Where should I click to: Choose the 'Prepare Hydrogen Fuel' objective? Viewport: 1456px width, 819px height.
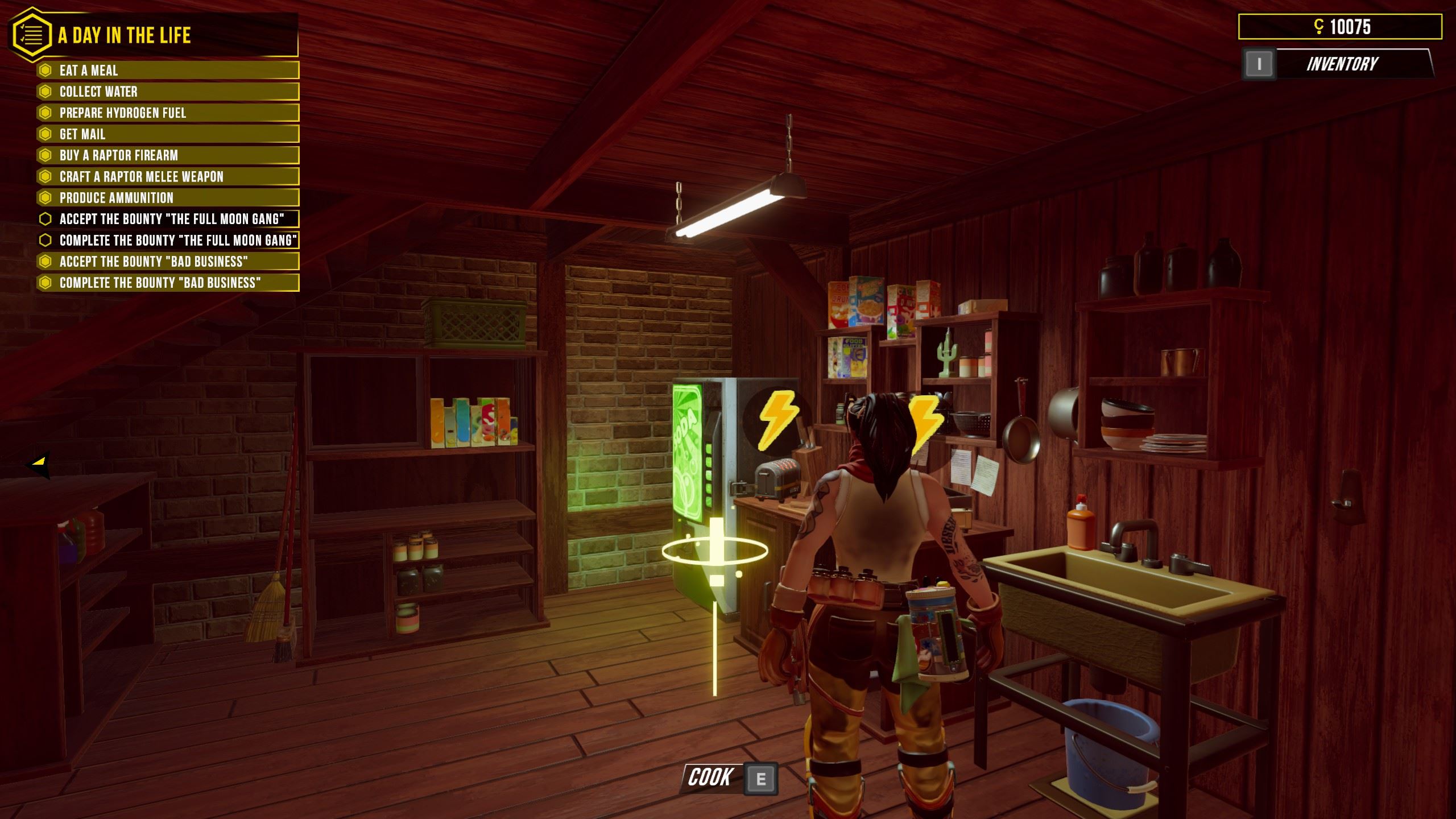click(168, 113)
